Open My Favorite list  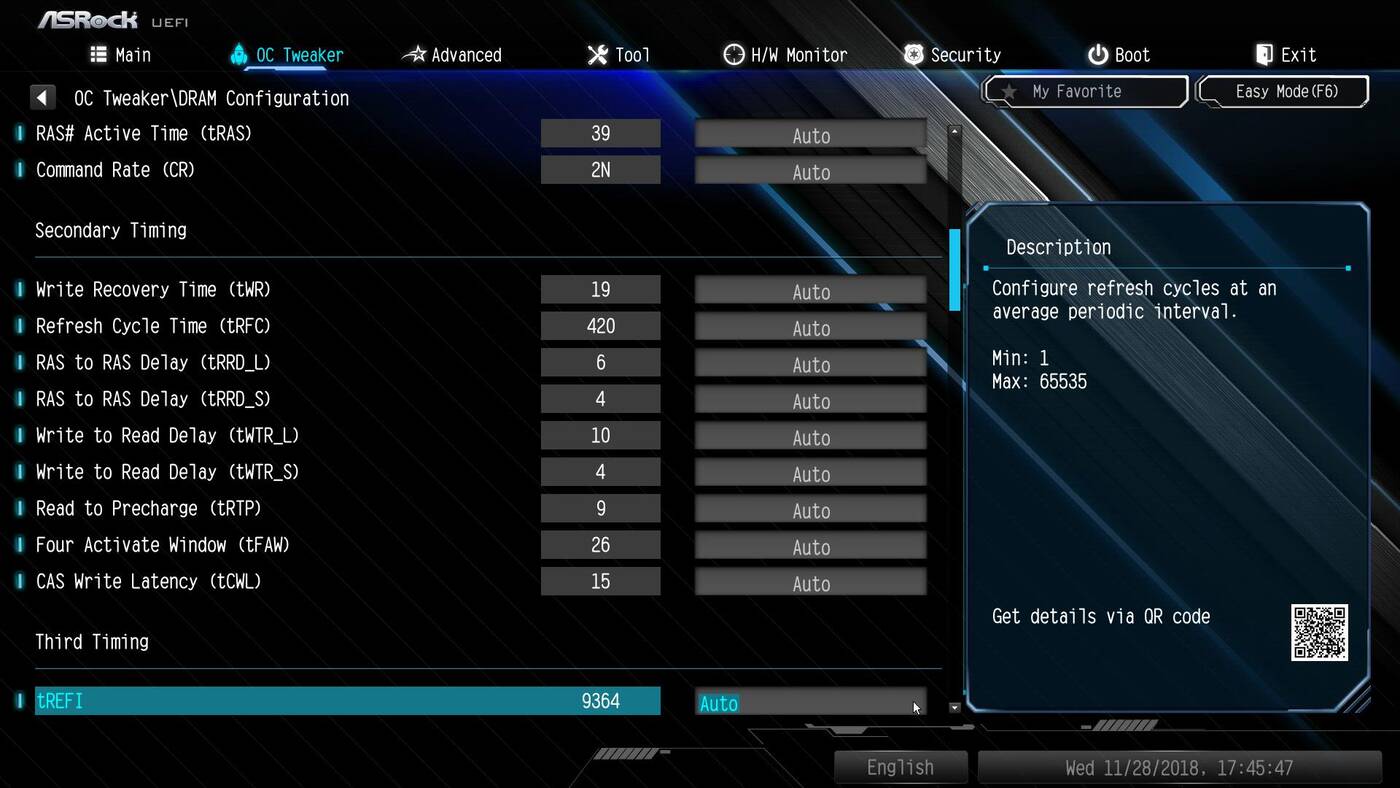1086,92
